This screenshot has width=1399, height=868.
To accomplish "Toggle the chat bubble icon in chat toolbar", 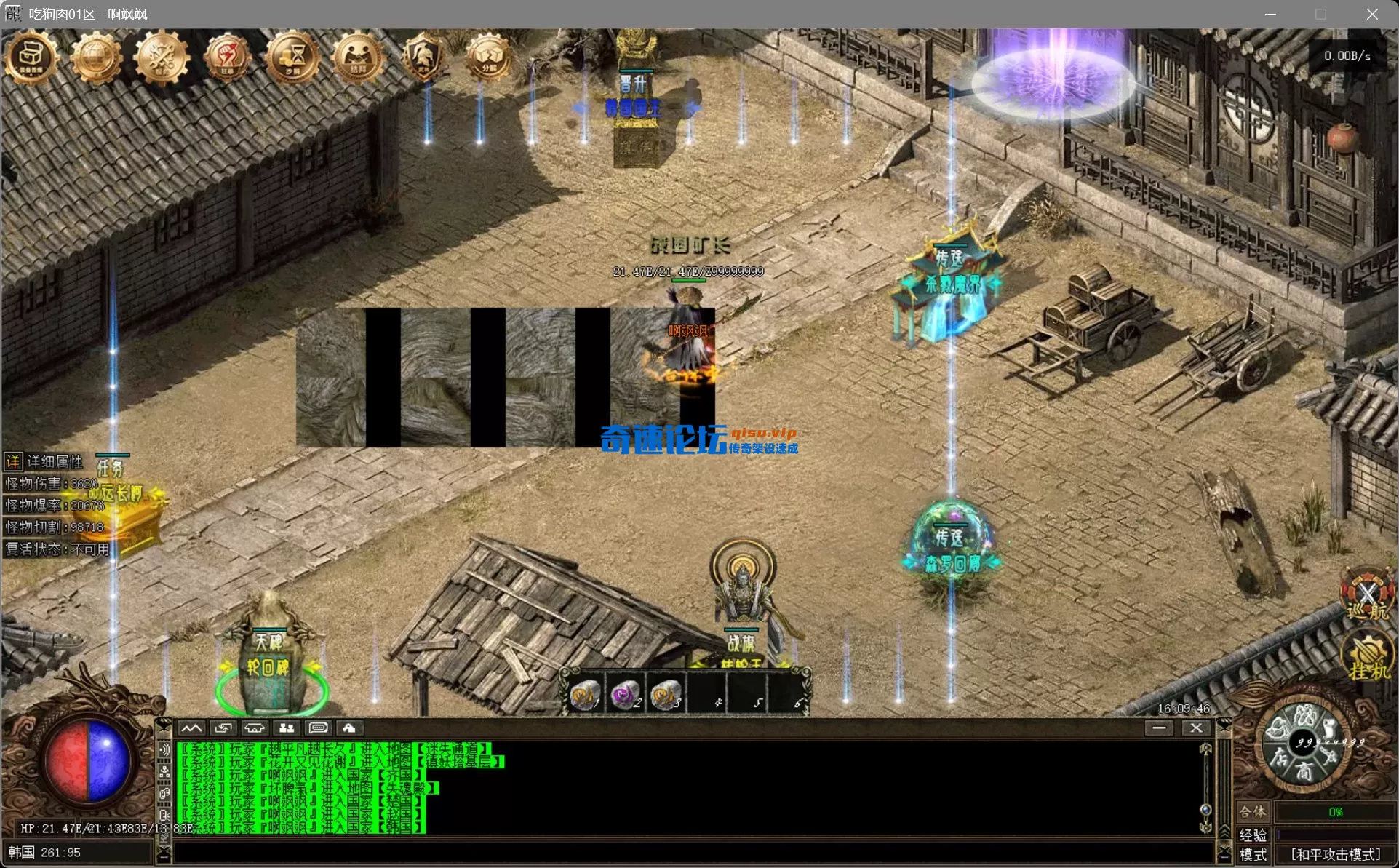I will click(x=318, y=728).
